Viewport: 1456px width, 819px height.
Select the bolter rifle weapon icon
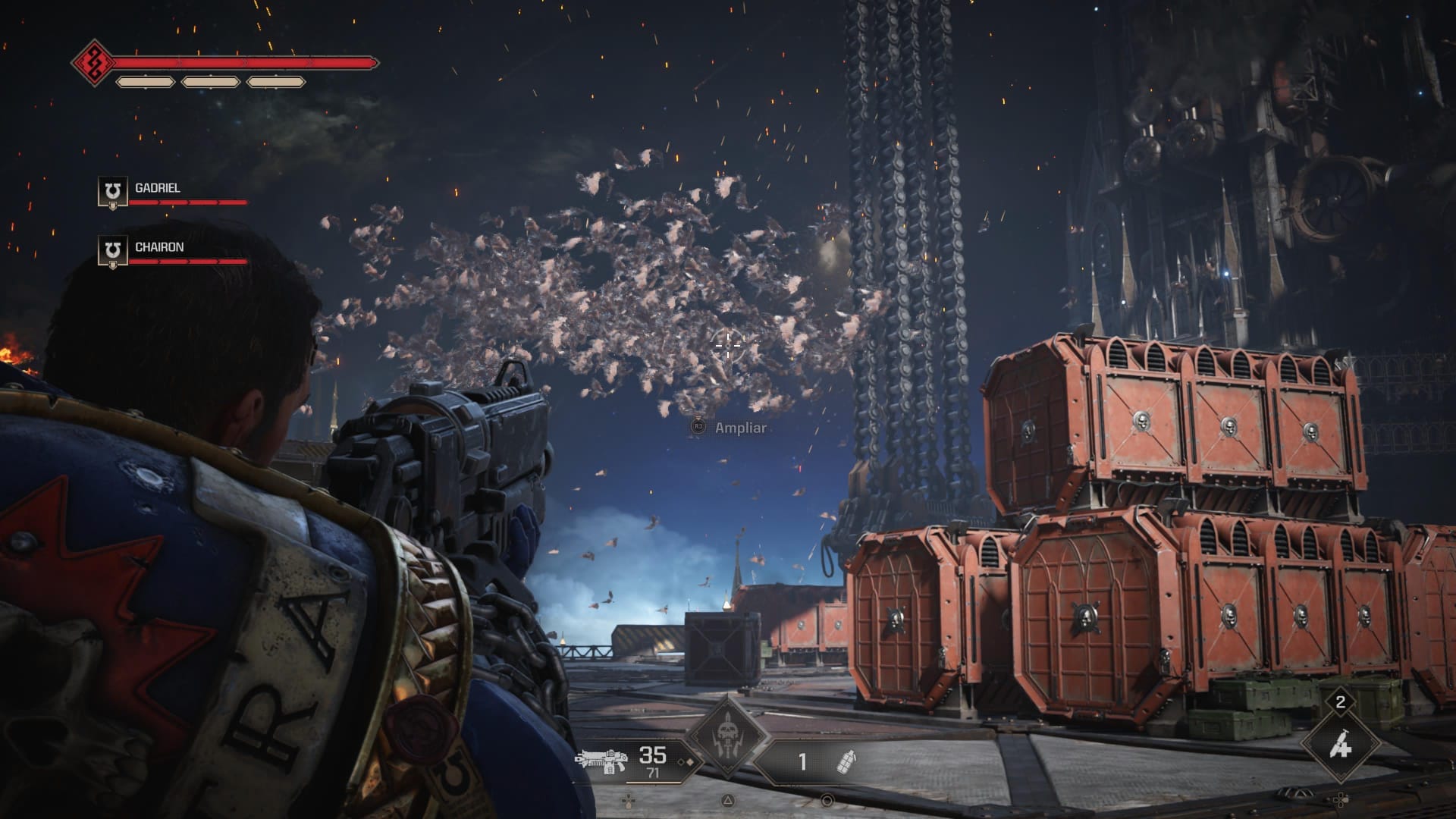click(x=602, y=760)
